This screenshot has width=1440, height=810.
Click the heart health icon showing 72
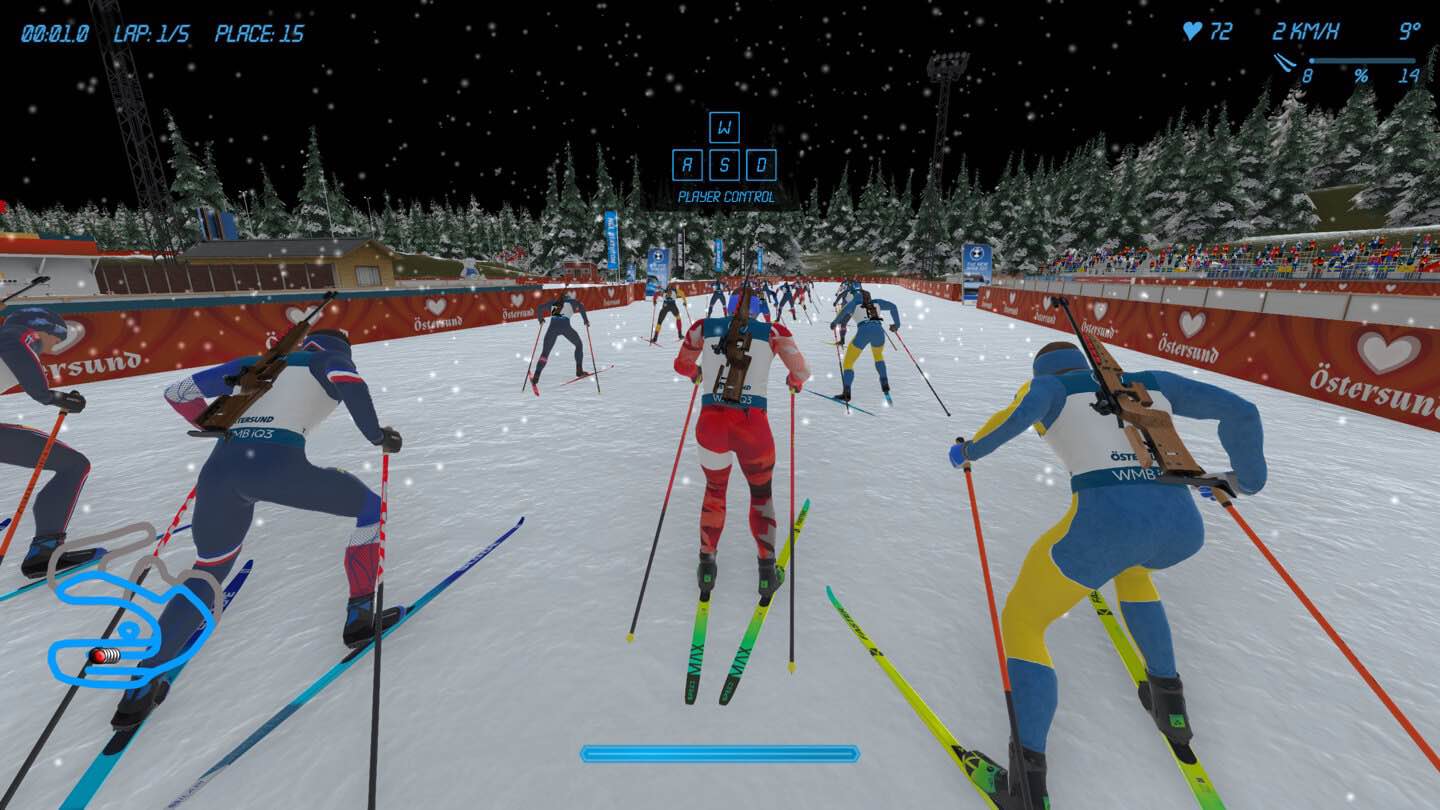click(1193, 30)
